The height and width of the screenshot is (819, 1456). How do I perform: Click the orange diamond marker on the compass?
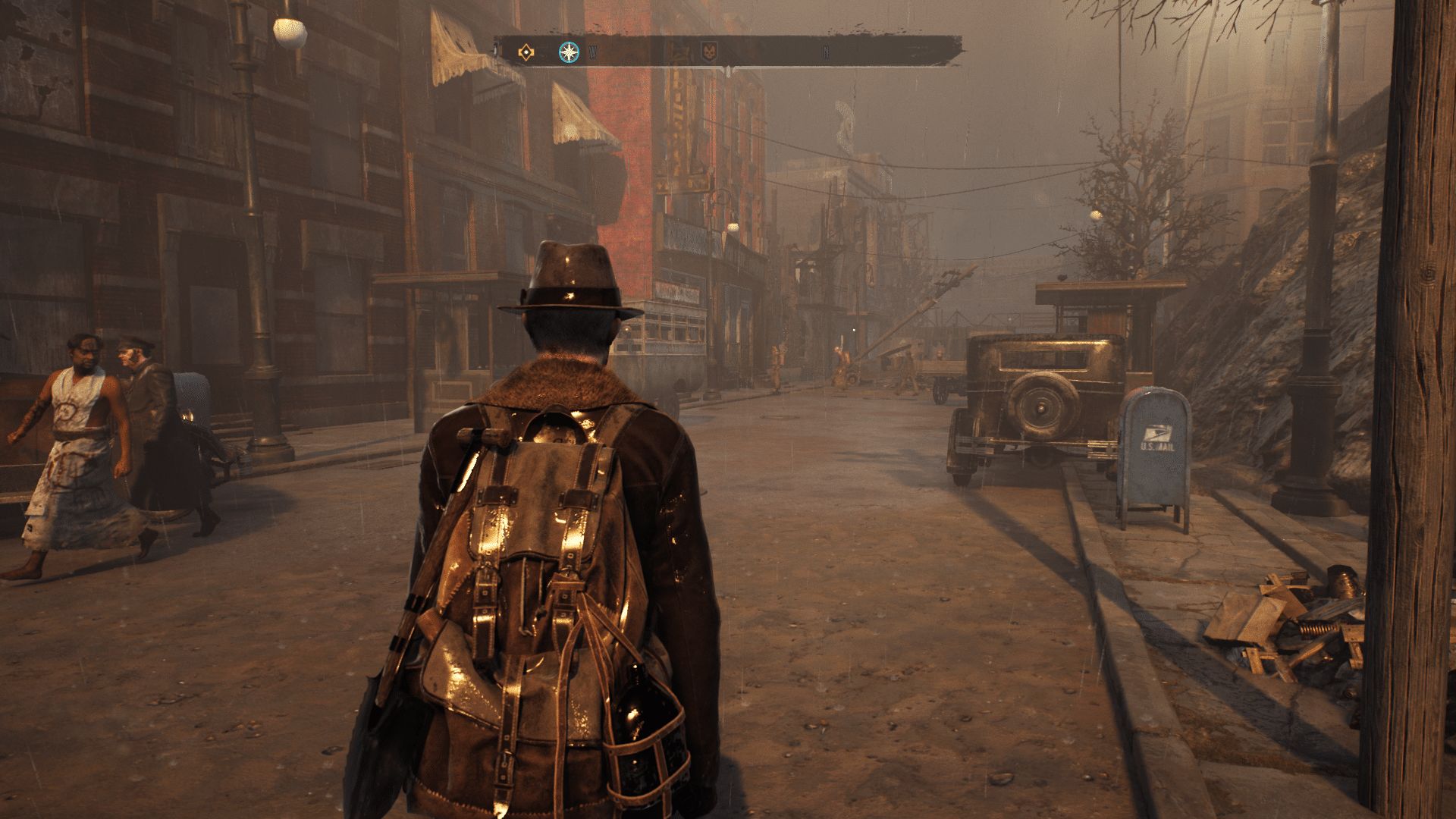[x=525, y=52]
